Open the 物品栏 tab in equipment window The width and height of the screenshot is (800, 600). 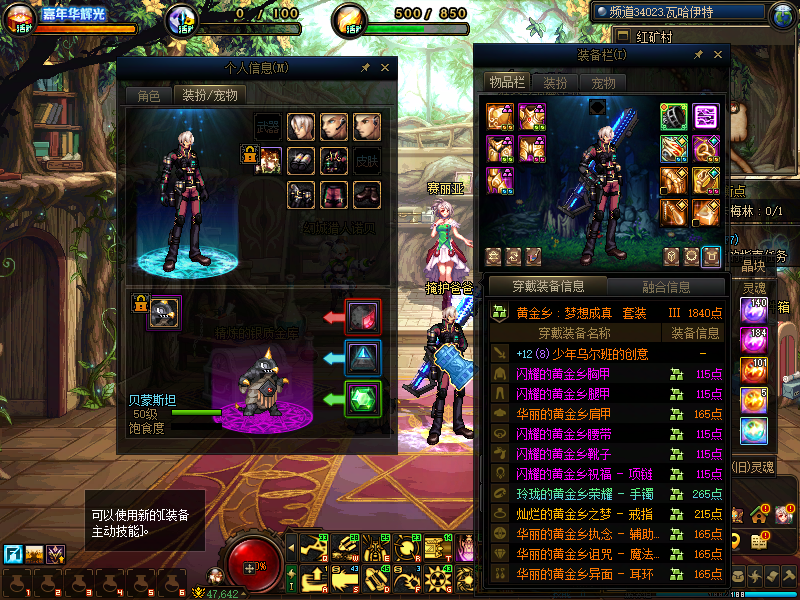coord(506,82)
